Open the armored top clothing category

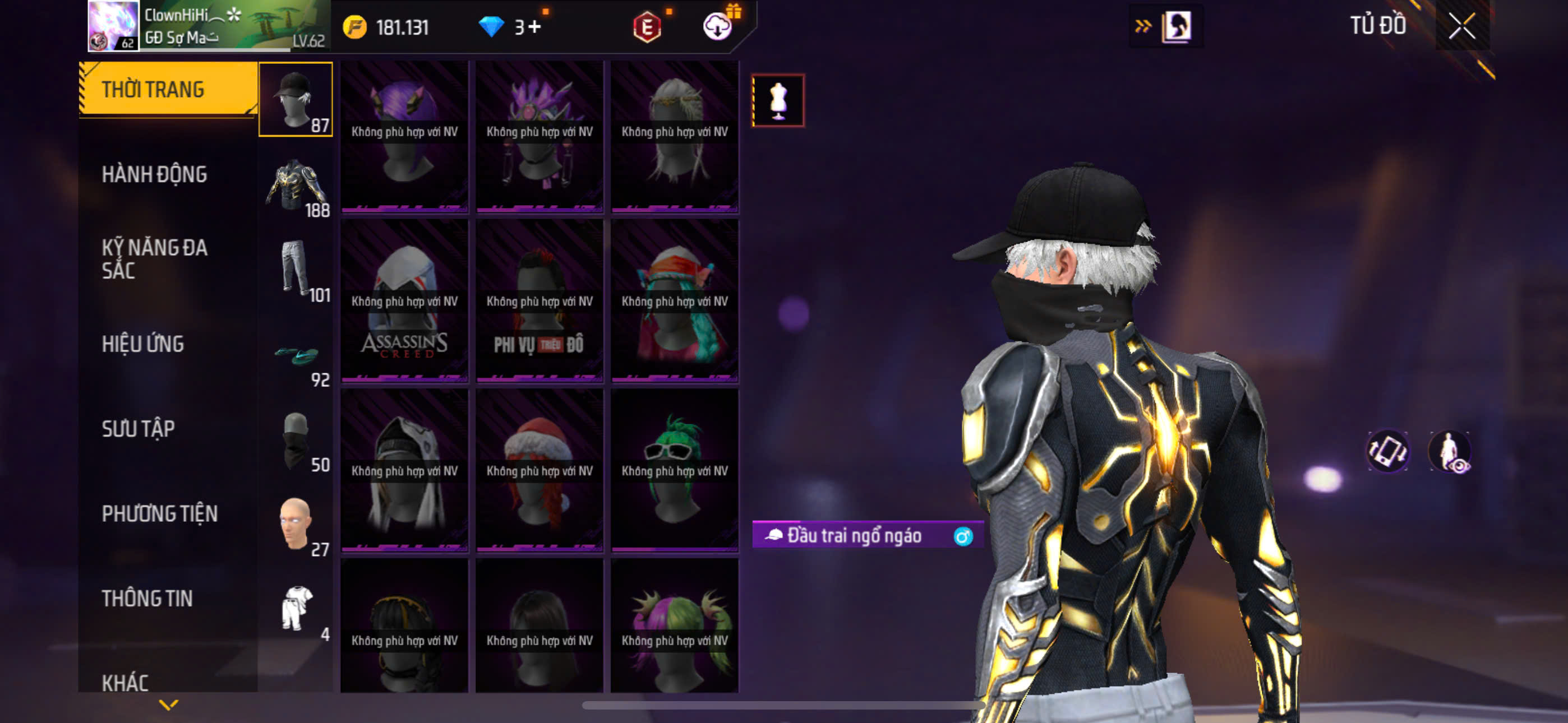[295, 184]
